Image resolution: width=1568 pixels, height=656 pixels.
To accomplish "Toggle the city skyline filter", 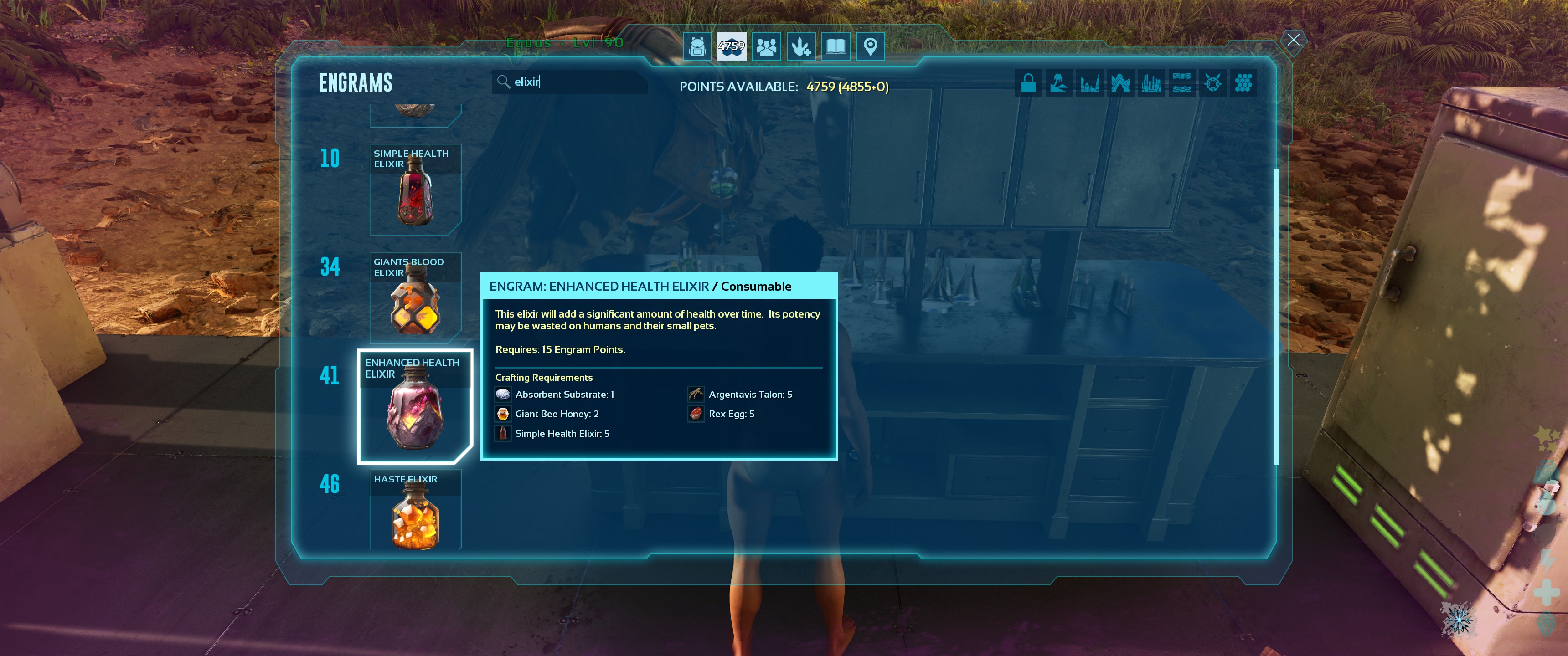I will tap(1151, 83).
